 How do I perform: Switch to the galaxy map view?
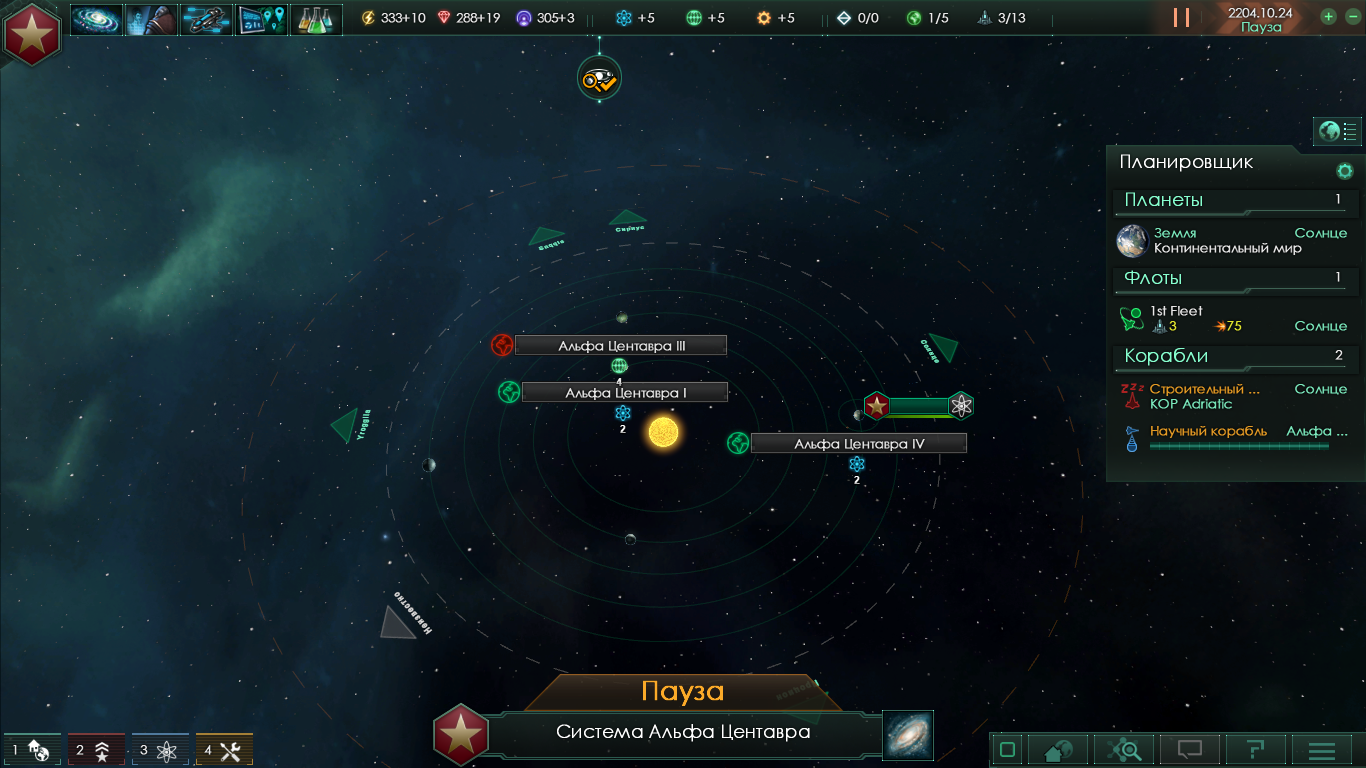(907, 735)
